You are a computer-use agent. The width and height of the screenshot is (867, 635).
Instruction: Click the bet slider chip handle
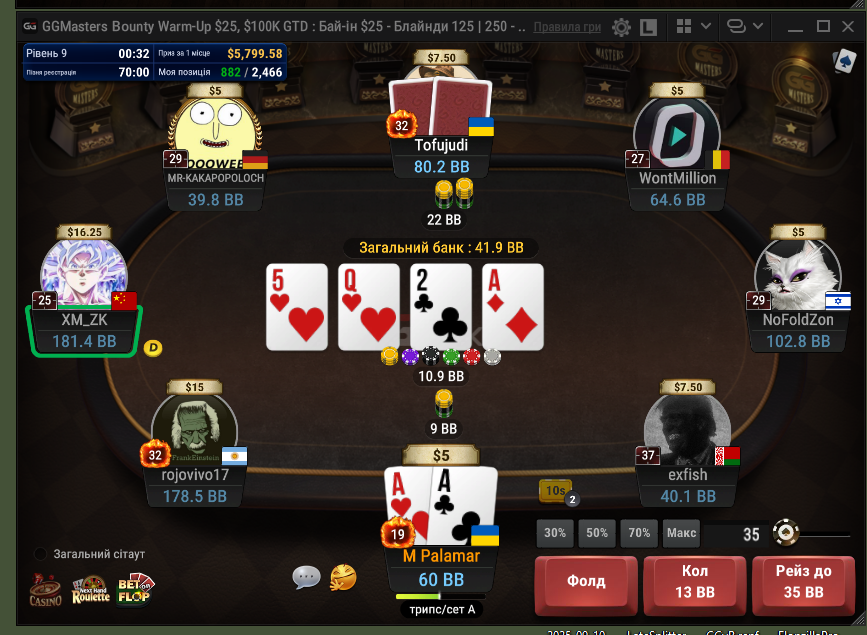(x=786, y=533)
